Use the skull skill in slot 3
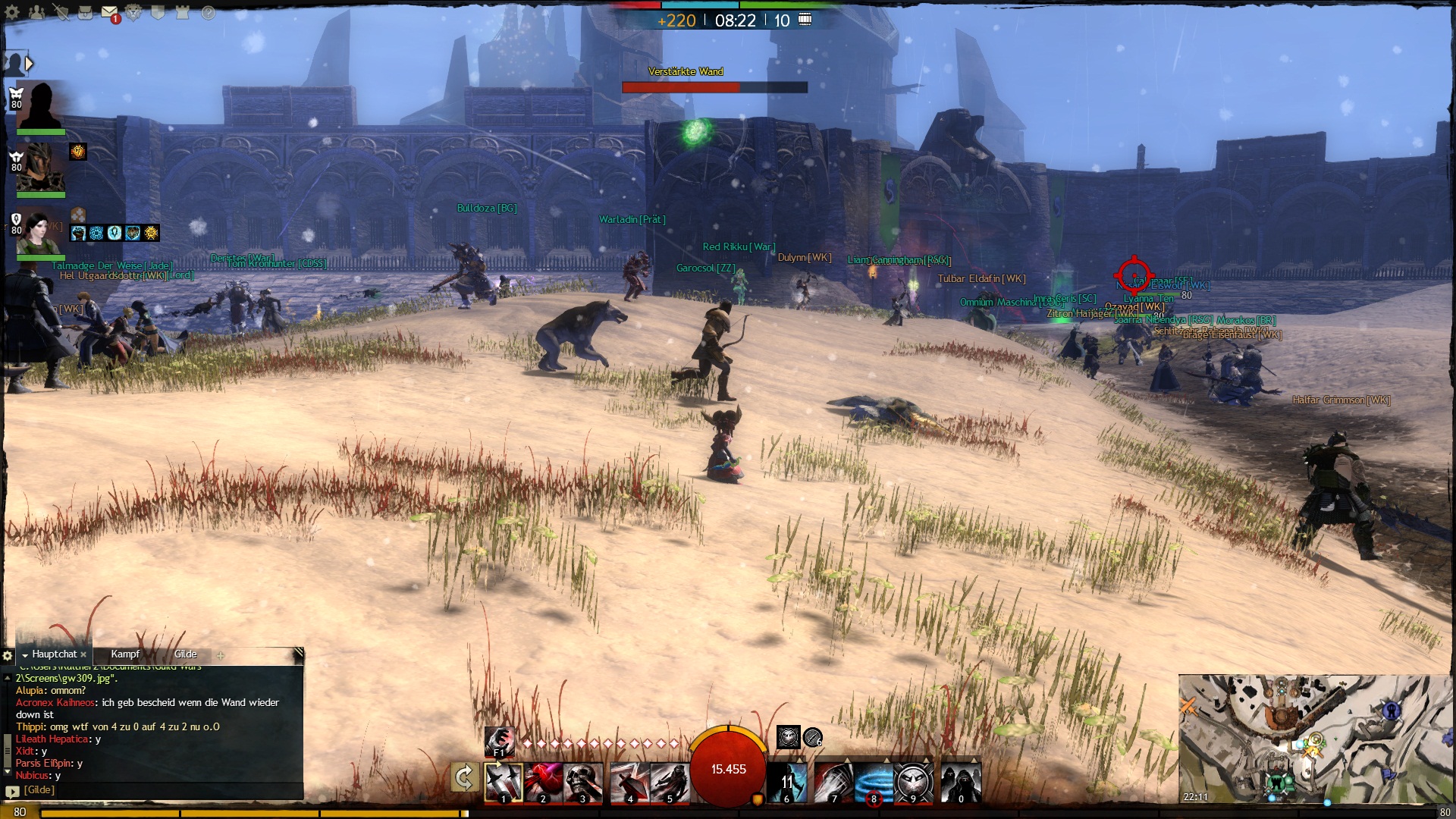Screen dimensions: 1456x819 coord(582,783)
